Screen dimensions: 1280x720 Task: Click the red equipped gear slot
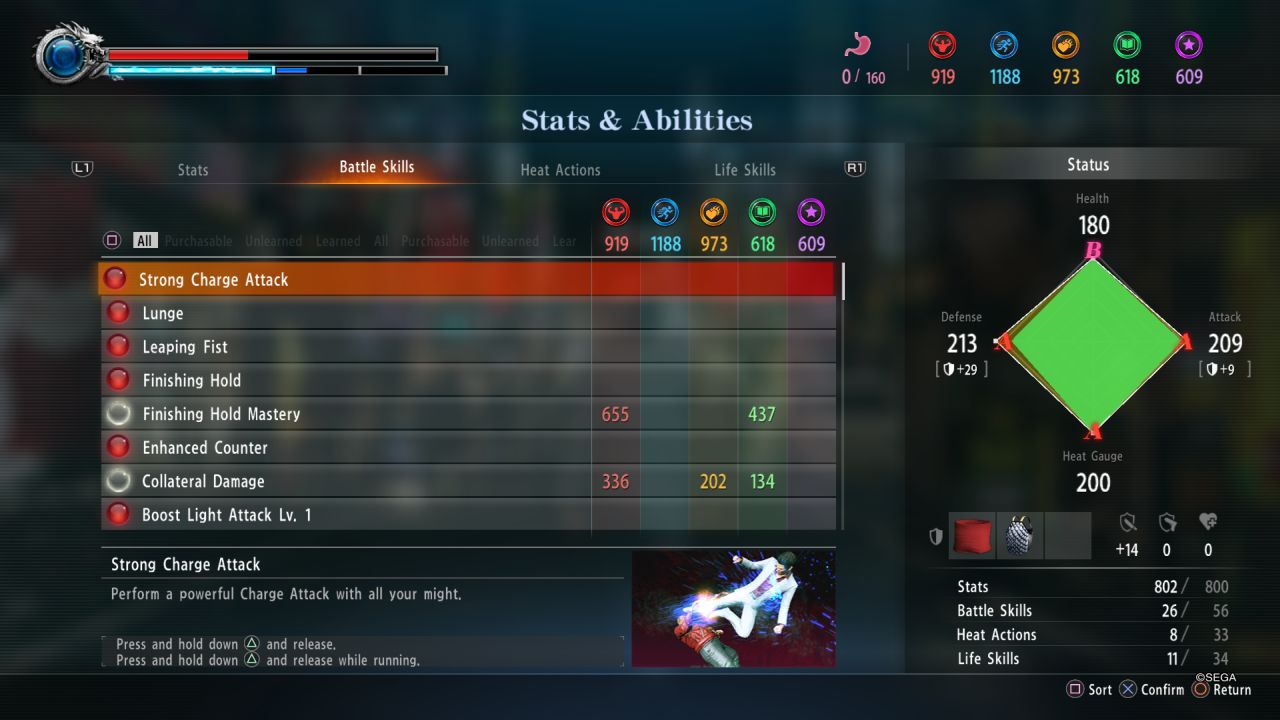tap(972, 536)
